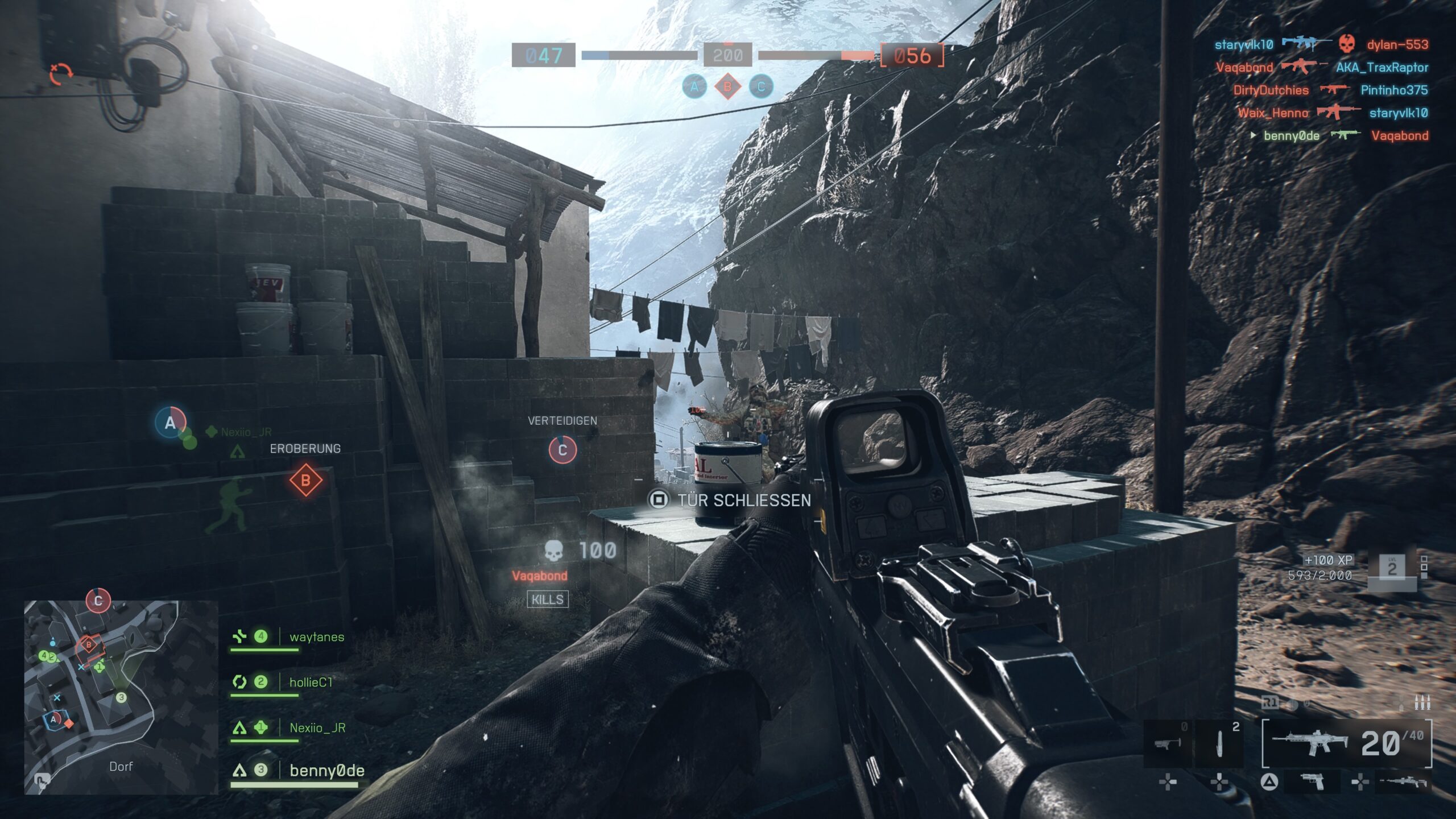Select the EROBERUNG B objective marker
The height and width of the screenshot is (819, 1456).
click(305, 481)
